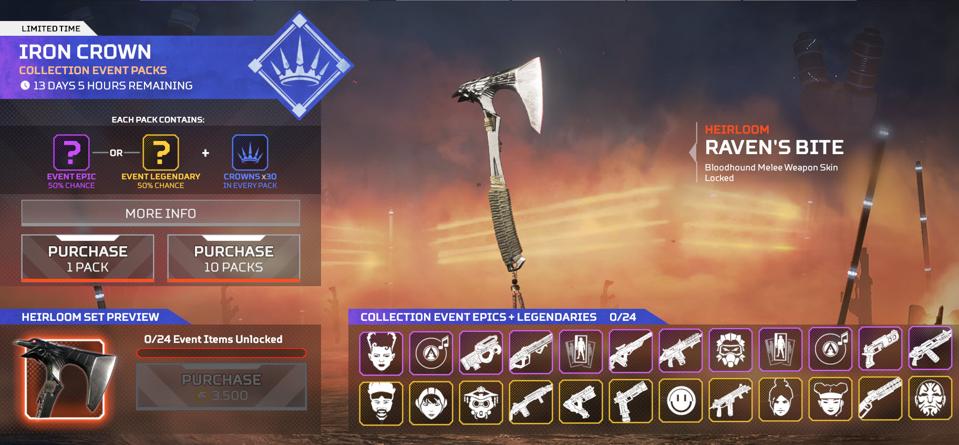Click the purple Event Epic question mark
Screen dimensions: 959x445
(x=71, y=153)
